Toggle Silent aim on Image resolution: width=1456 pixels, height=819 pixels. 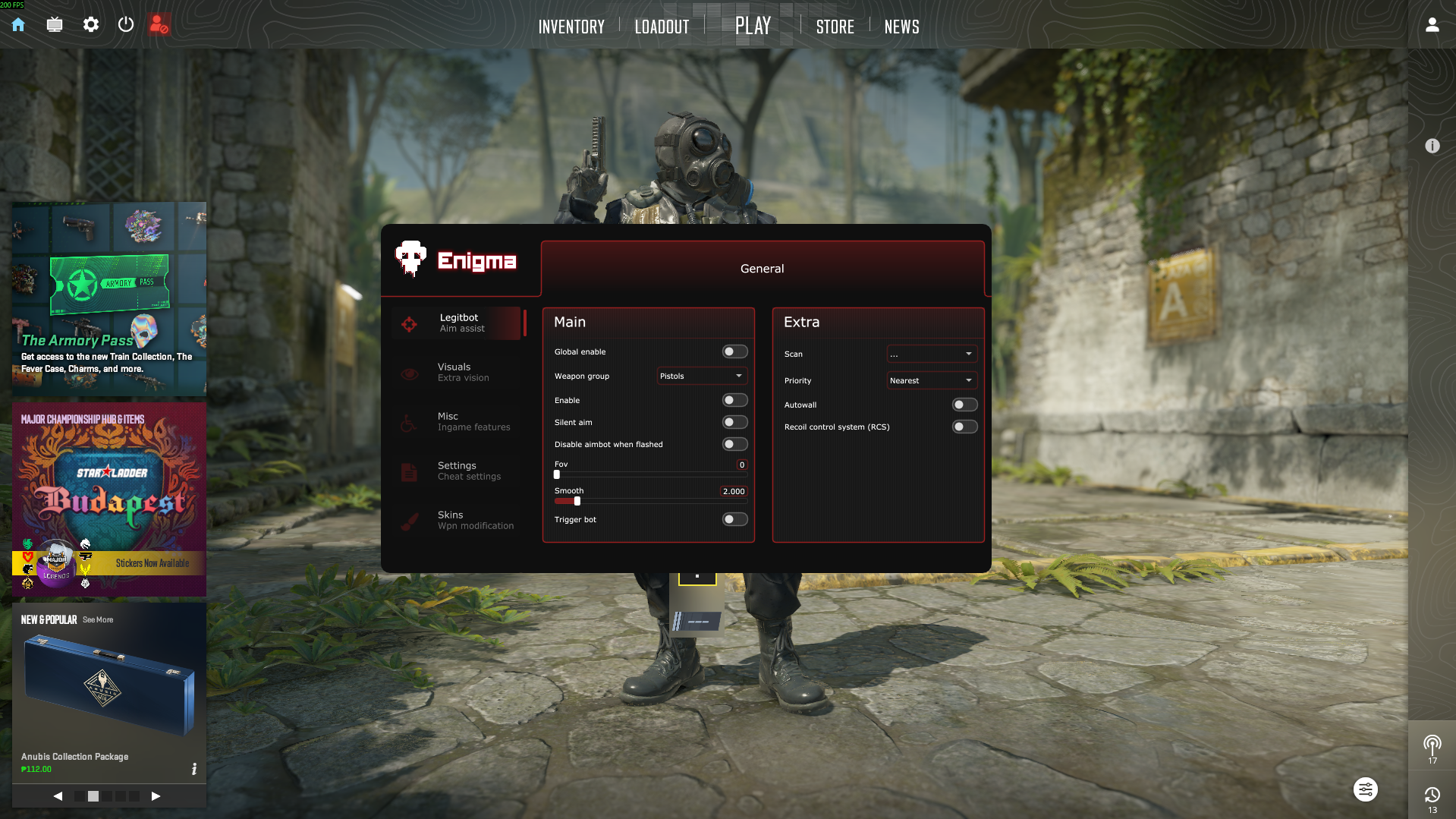733,422
